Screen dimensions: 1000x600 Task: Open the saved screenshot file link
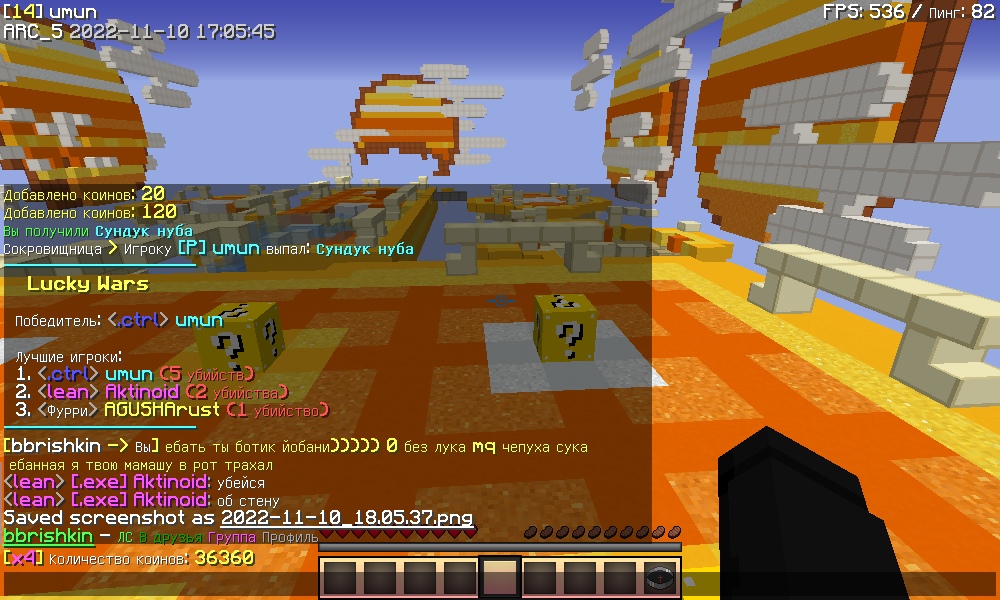click(346, 518)
